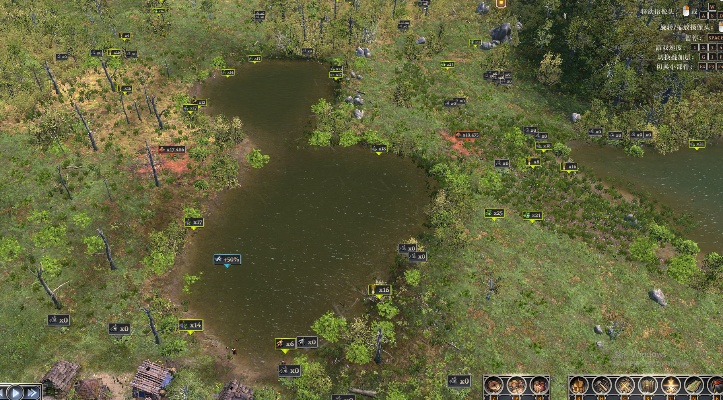
Task: Pick the yellow x16 unit banner
Action: [380, 290]
